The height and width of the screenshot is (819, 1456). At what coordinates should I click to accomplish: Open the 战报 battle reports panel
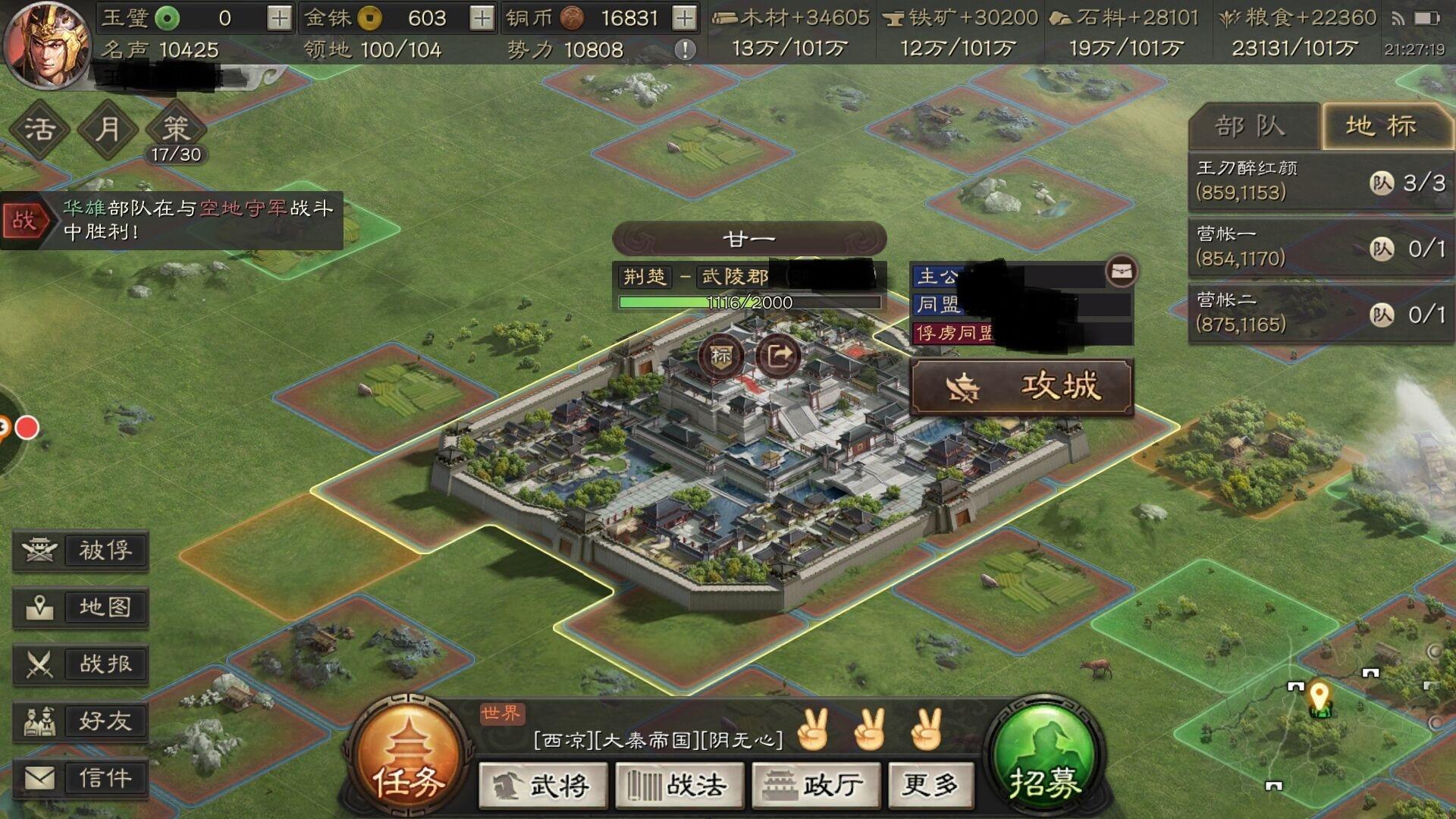click(x=80, y=664)
